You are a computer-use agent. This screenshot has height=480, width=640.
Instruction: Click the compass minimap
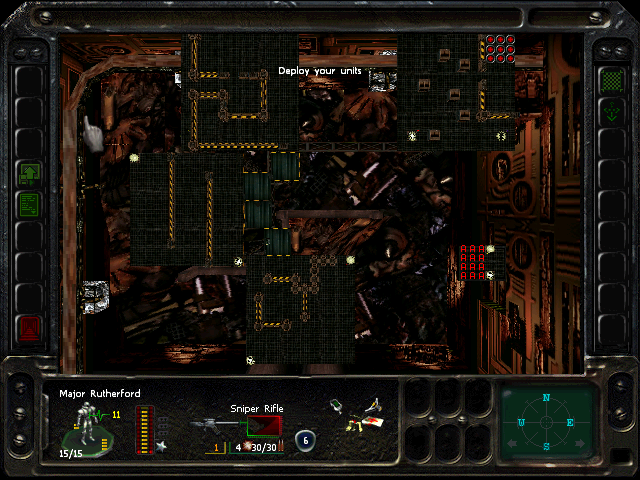coord(546,421)
